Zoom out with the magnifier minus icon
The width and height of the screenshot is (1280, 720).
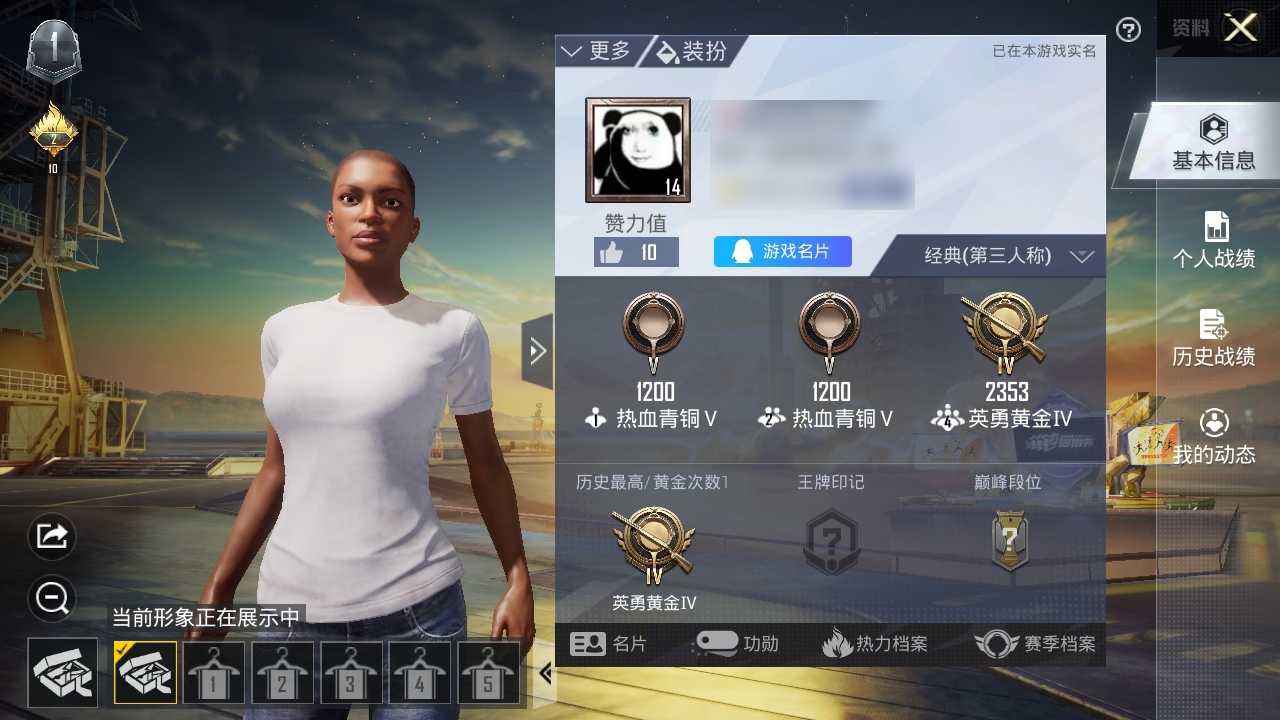coord(51,598)
